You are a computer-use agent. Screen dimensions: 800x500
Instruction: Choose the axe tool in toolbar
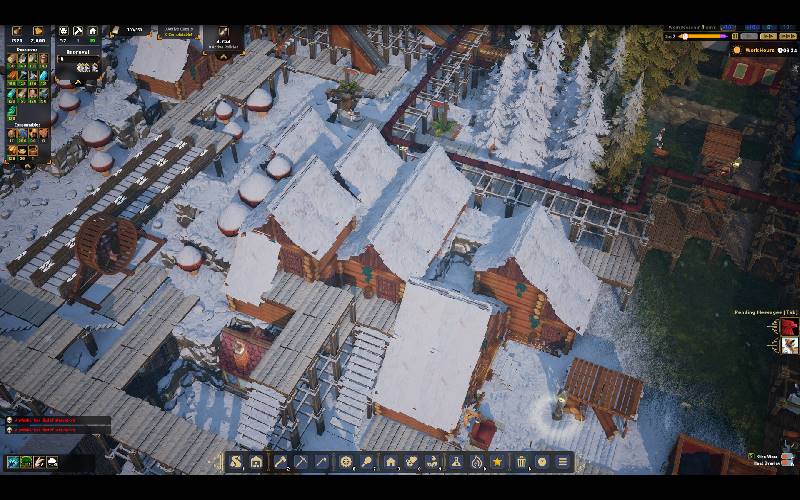[280, 462]
